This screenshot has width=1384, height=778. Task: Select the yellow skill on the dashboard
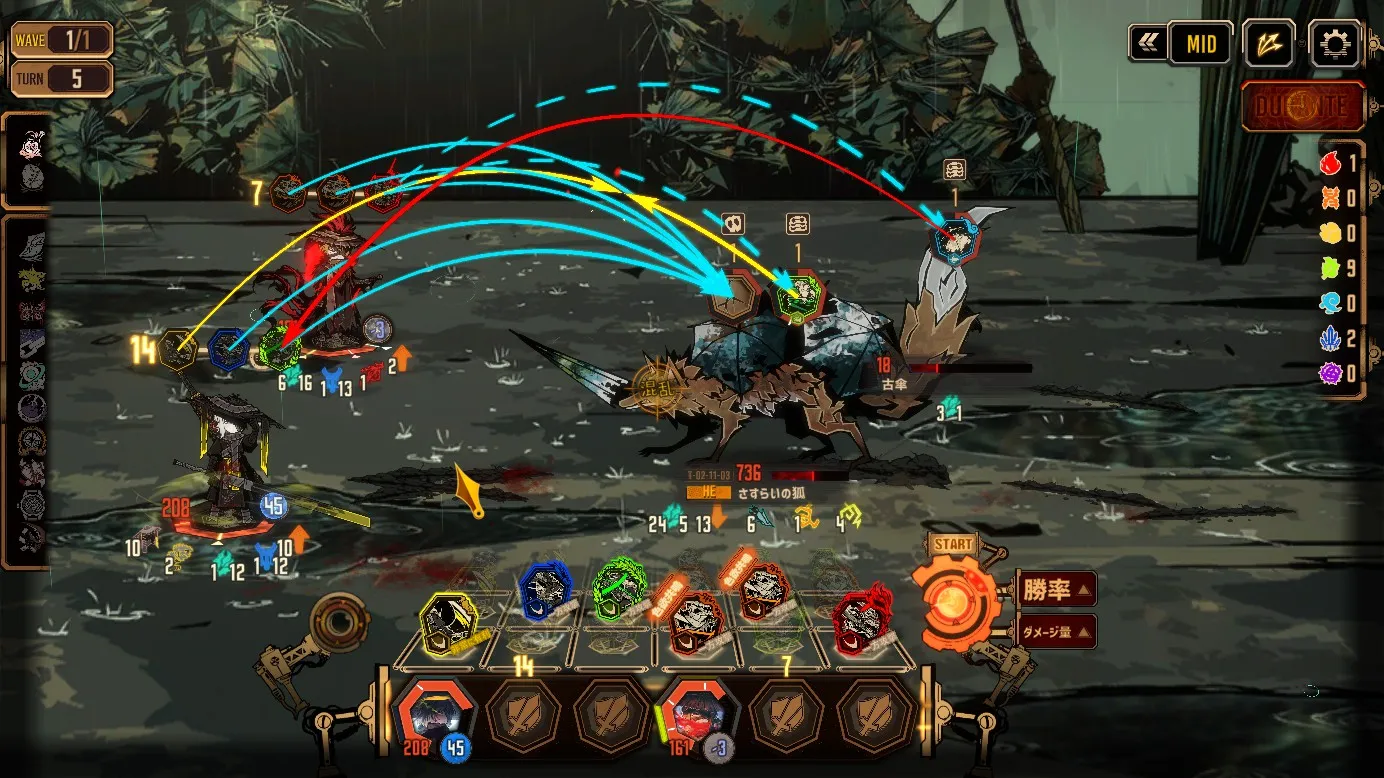(x=445, y=619)
